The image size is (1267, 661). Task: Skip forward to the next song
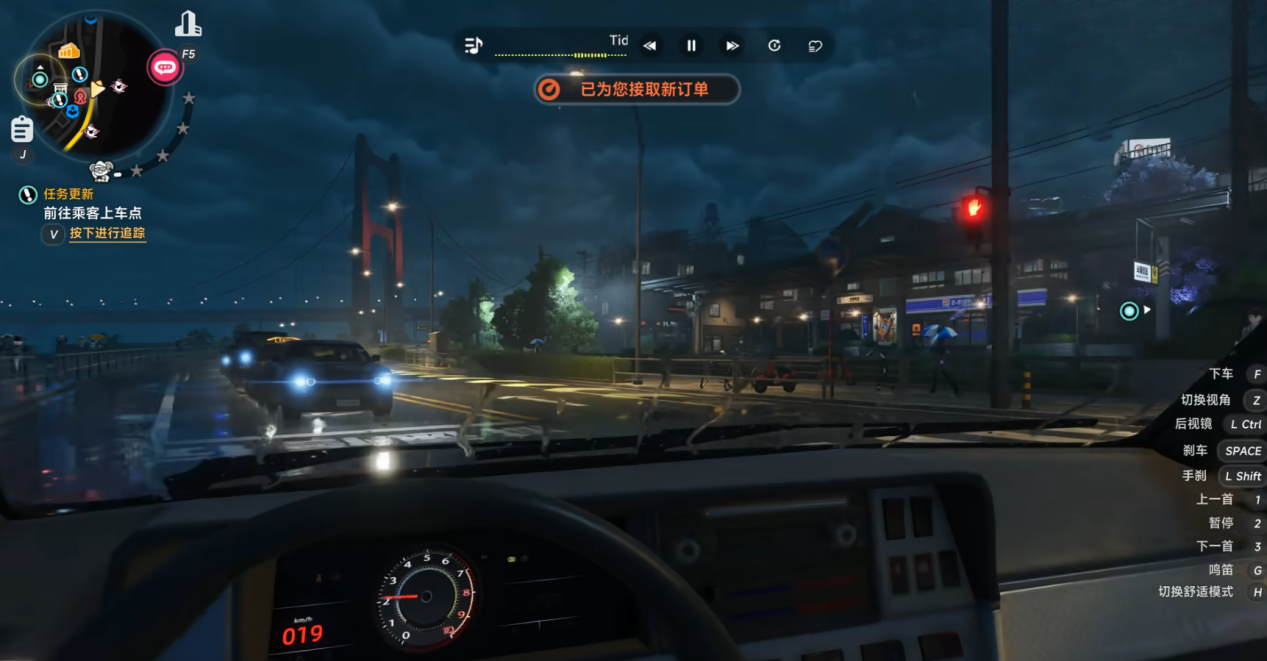(732, 45)
